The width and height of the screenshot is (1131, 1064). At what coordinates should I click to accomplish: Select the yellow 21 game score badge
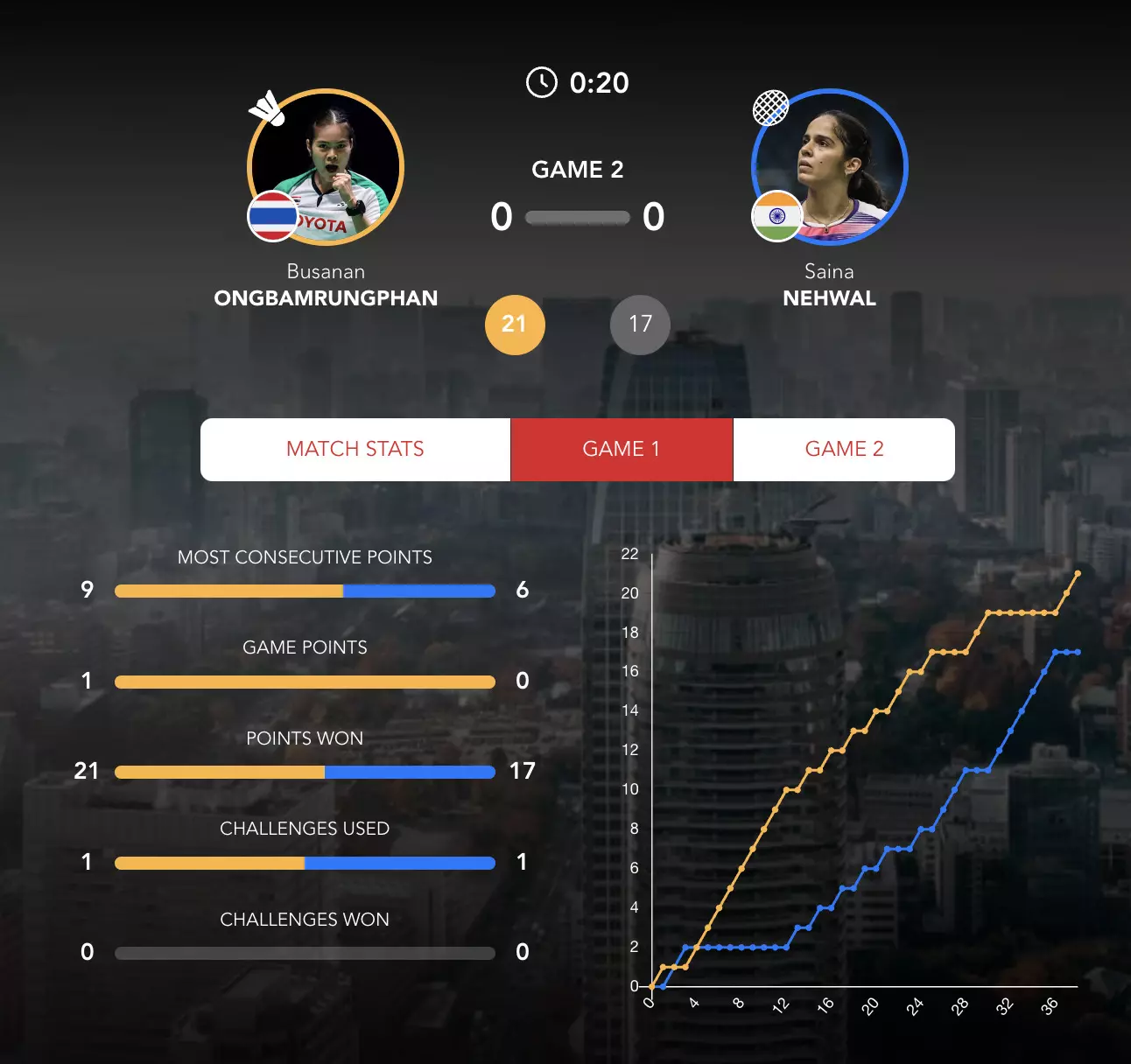(515, 325)
